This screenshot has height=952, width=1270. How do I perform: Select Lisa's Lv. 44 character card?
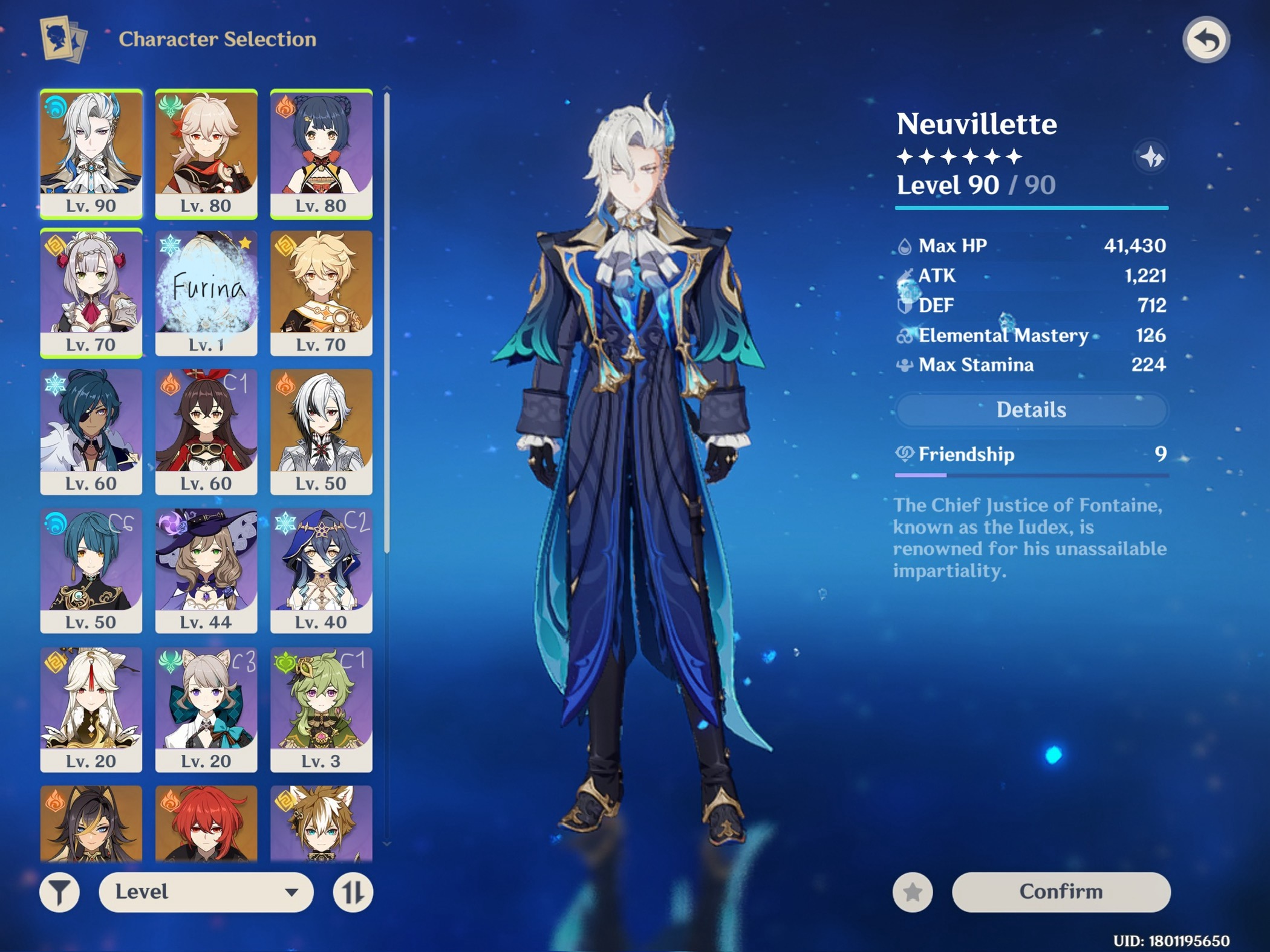click(x=206, y=571)
